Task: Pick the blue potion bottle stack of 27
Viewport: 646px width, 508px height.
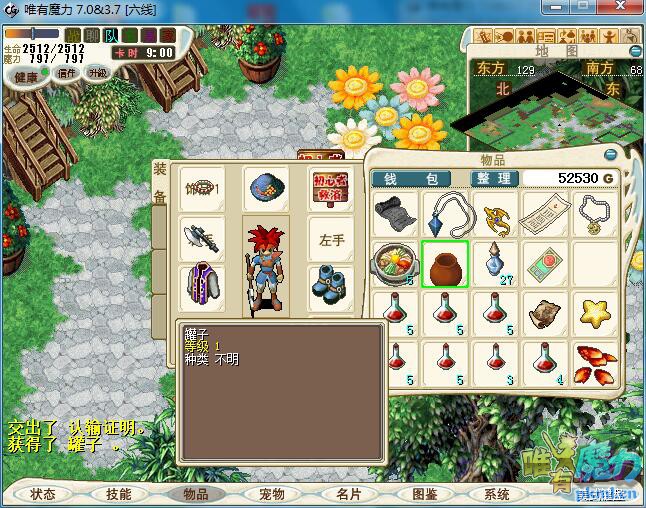Action: (x=494, y=264)
